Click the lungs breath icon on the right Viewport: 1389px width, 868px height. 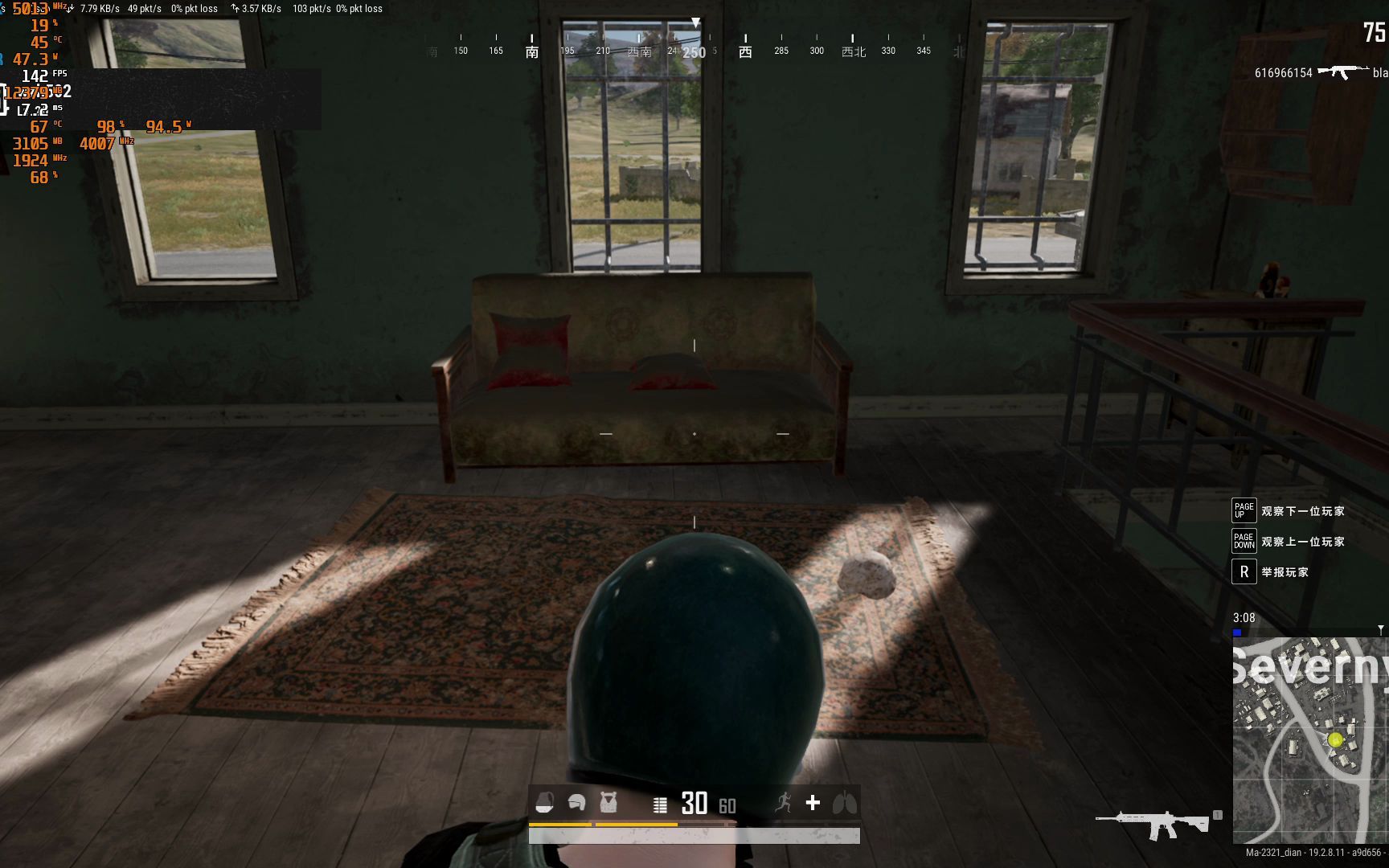[845, 802]
